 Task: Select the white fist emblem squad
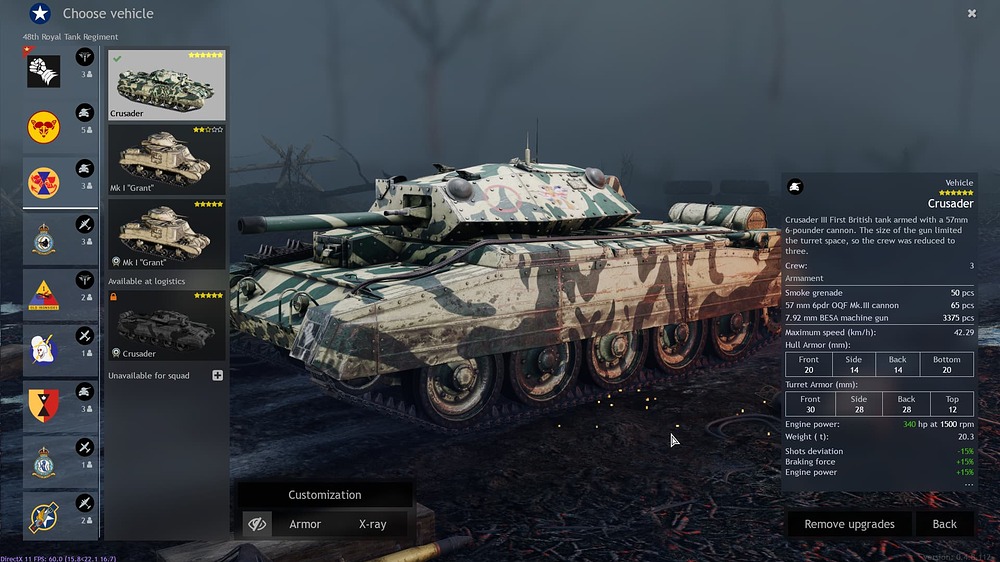tap(44, 72)
